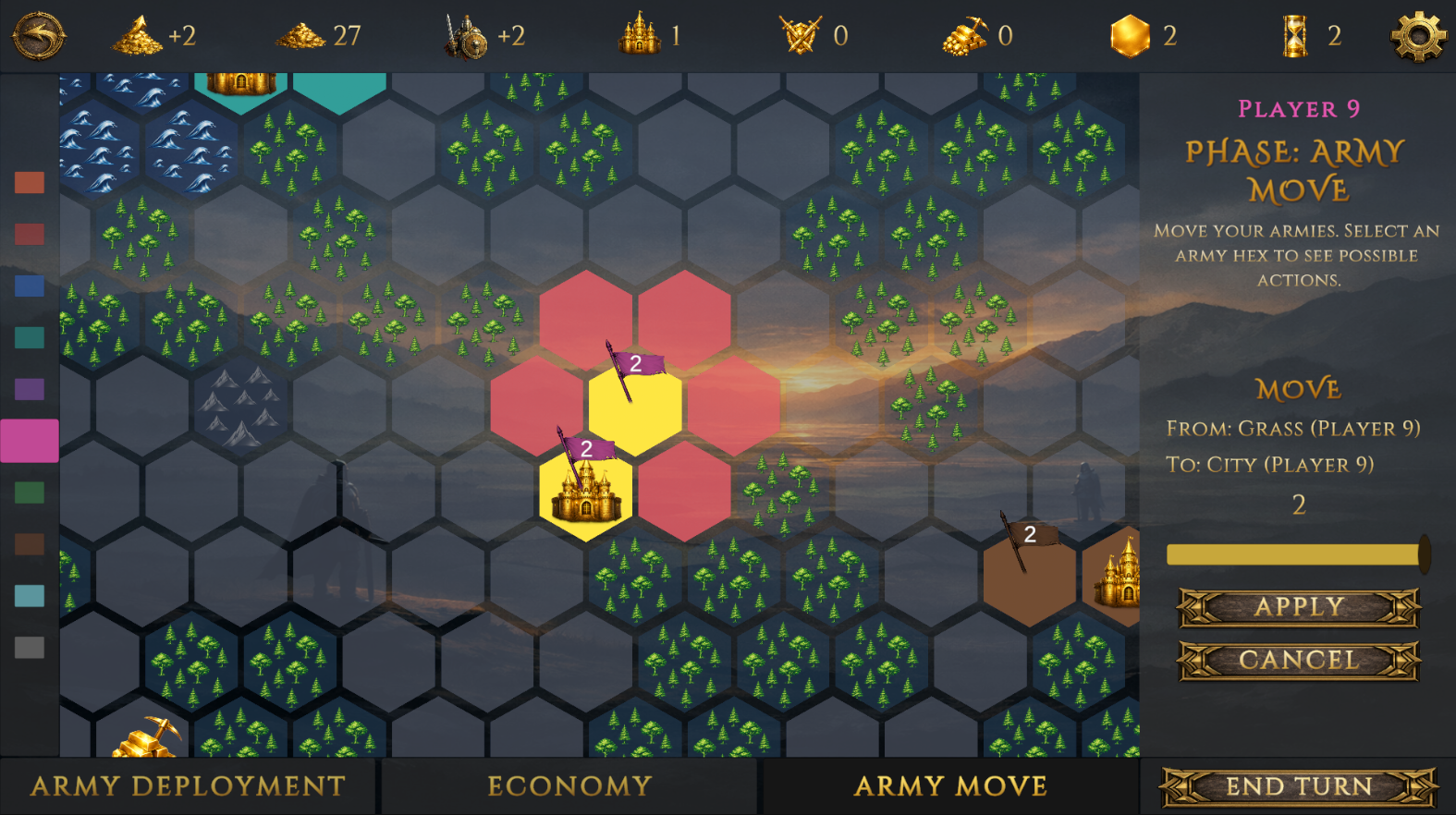Click the golden hexagon territory icon

coord(1130,35)
